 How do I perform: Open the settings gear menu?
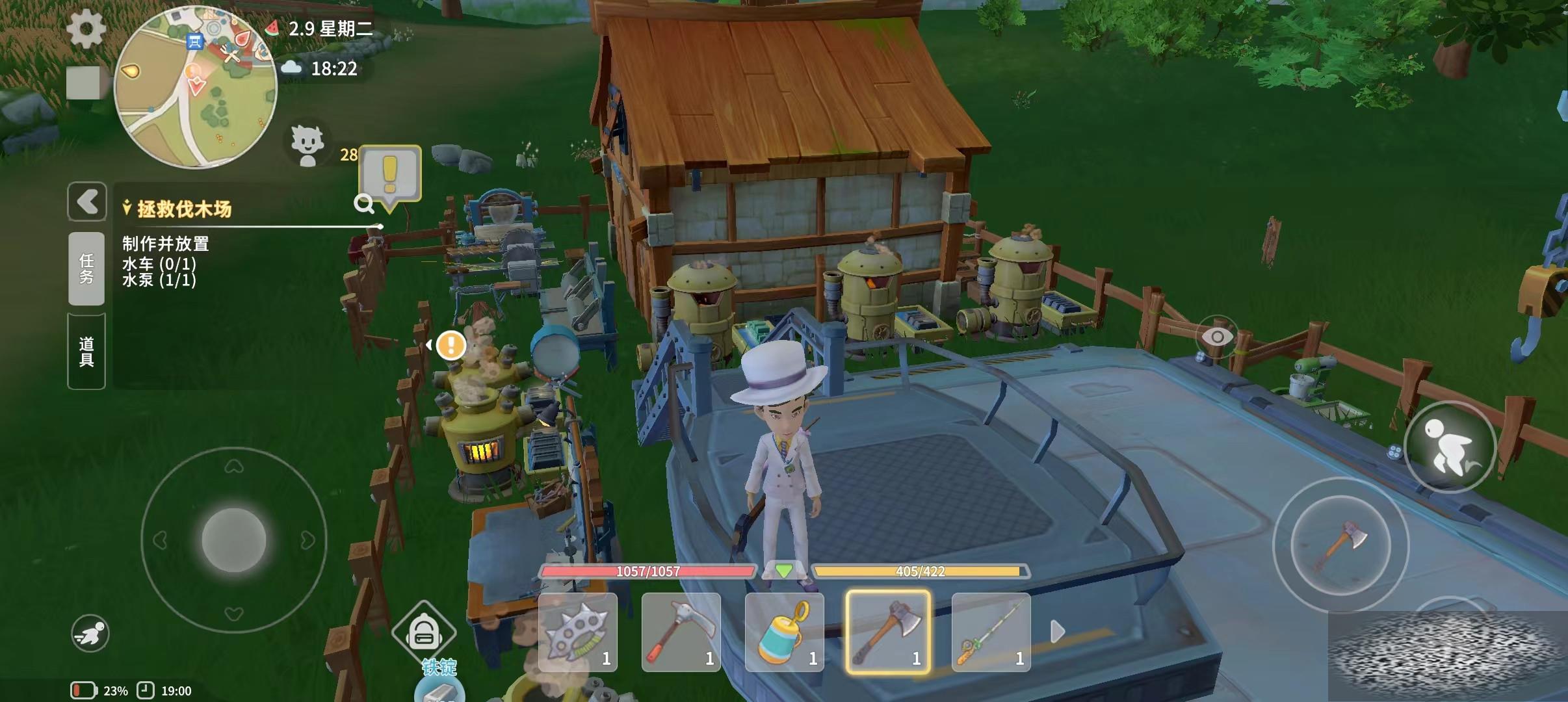86,29
